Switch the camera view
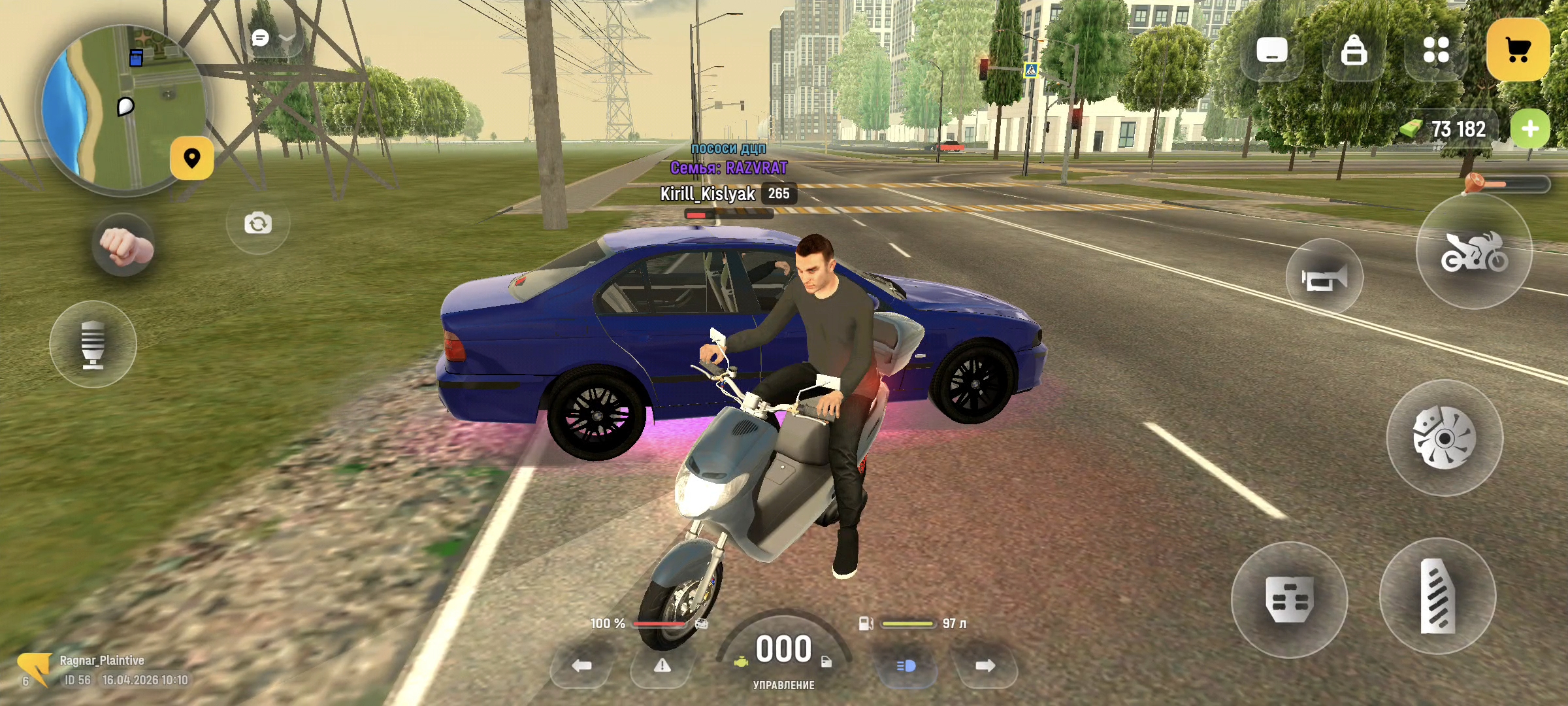This screenshot has width=1568, height=706. click(258, 224)
